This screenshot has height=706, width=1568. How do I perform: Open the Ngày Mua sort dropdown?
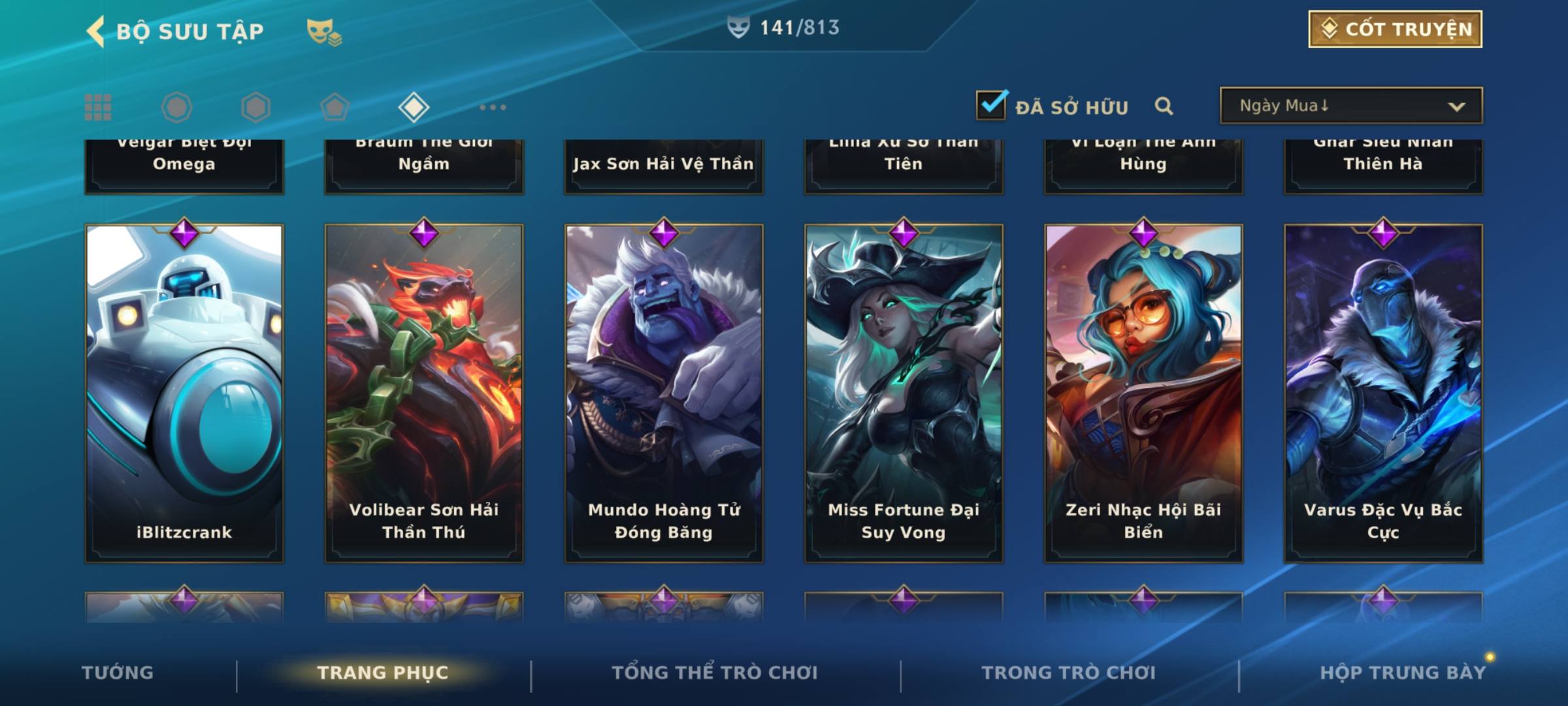click(1350, 106)
